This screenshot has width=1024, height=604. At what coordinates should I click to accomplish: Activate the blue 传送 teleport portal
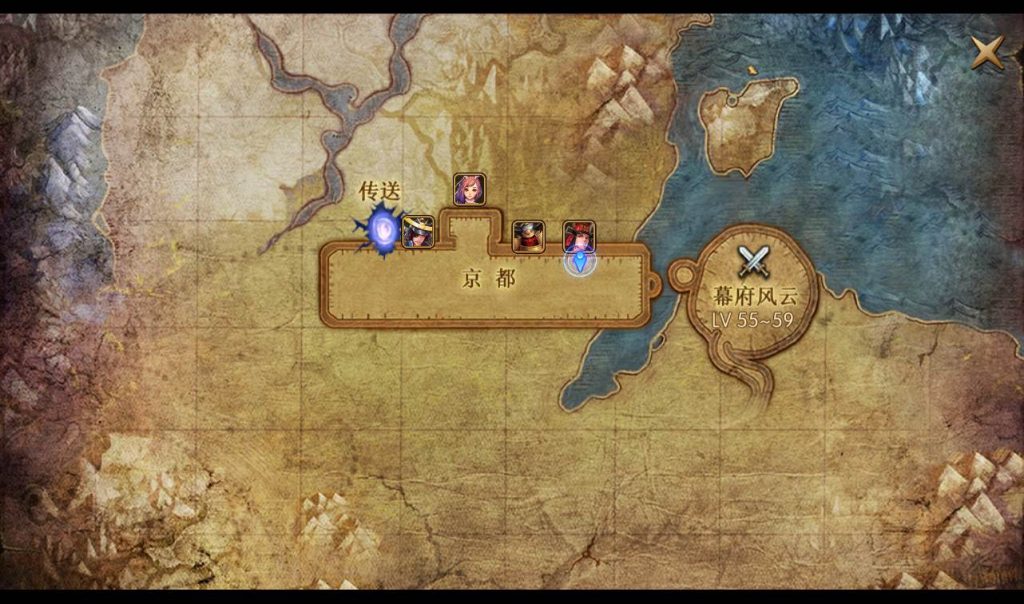[x=382, y=229]
